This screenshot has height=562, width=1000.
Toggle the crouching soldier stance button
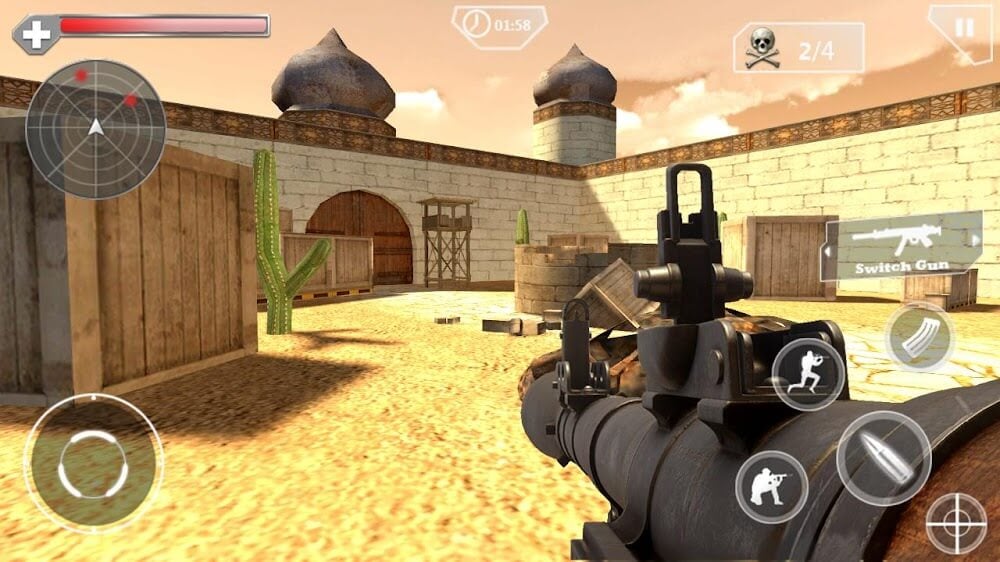pos(771,487)
